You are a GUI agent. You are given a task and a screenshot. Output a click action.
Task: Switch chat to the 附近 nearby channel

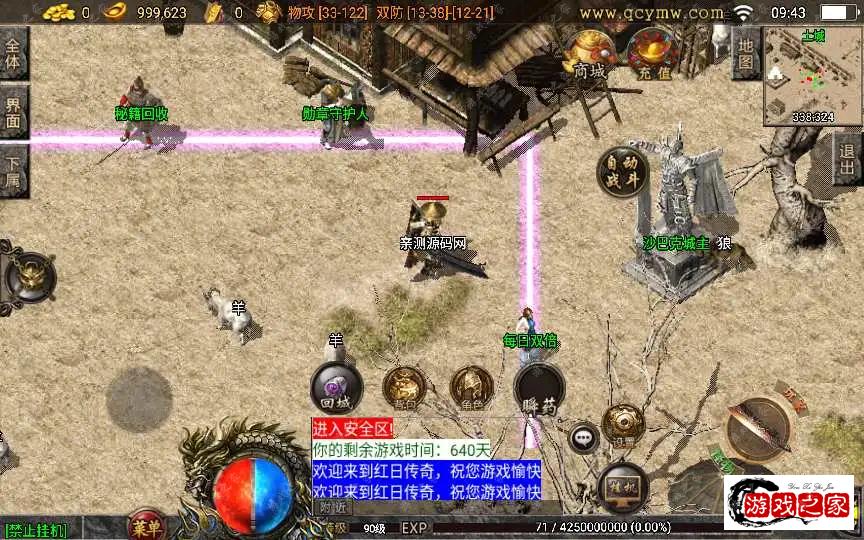[x=334, y=508]
